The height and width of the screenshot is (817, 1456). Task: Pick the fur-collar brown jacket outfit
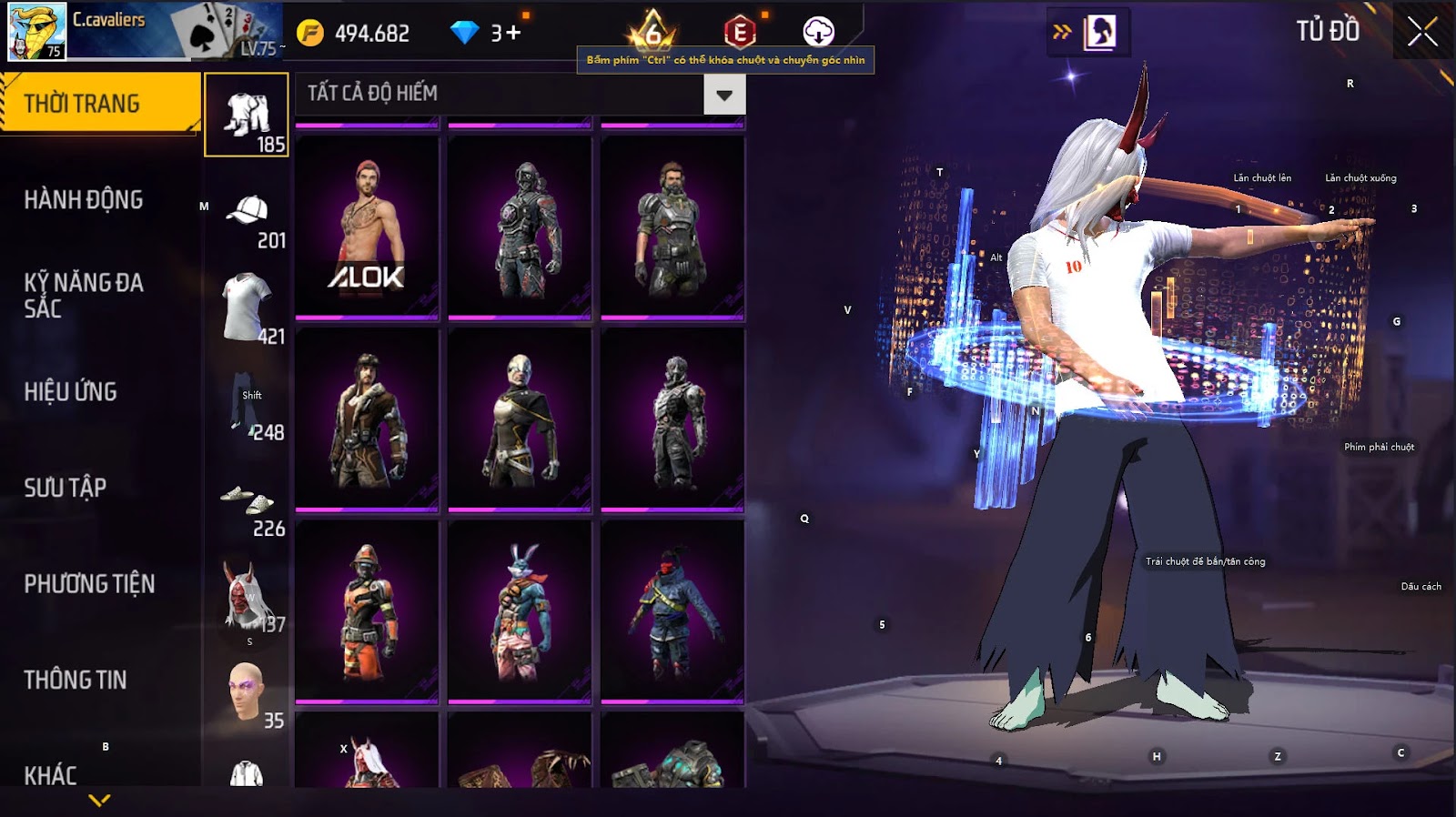click(368, 419)
